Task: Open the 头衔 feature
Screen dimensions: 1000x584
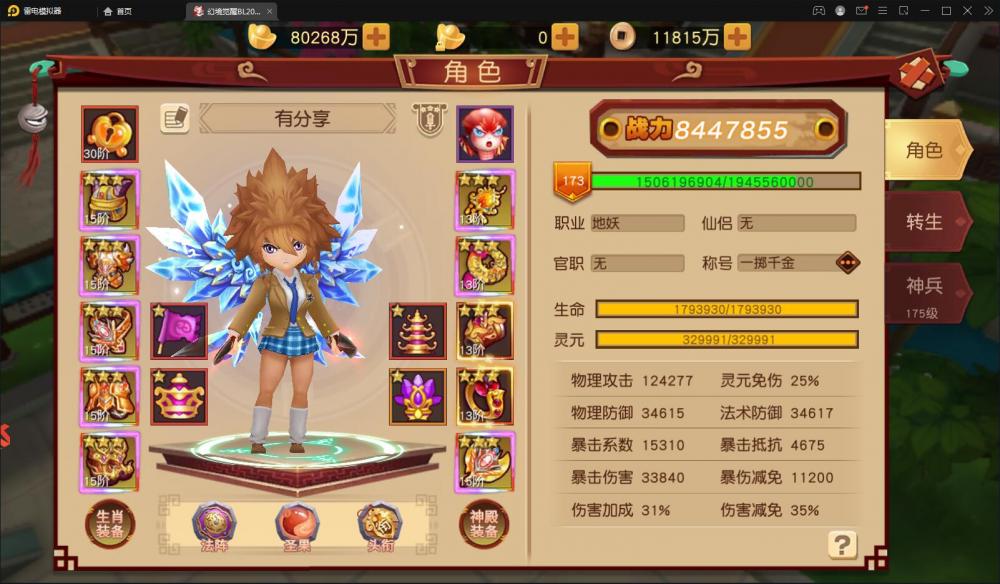Action: click(x=379, y=524)
